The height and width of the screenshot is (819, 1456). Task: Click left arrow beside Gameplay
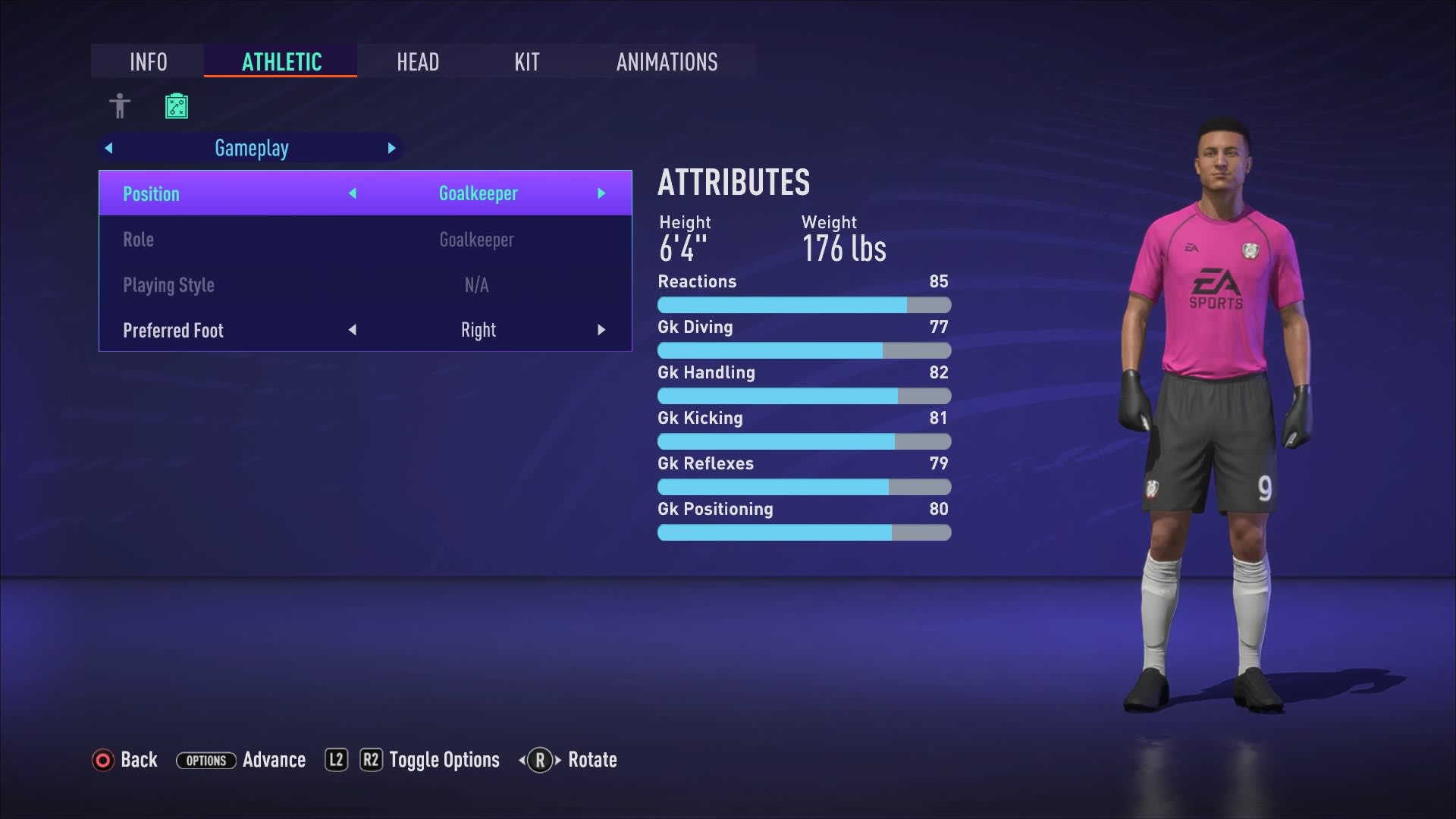click(109, 149)
